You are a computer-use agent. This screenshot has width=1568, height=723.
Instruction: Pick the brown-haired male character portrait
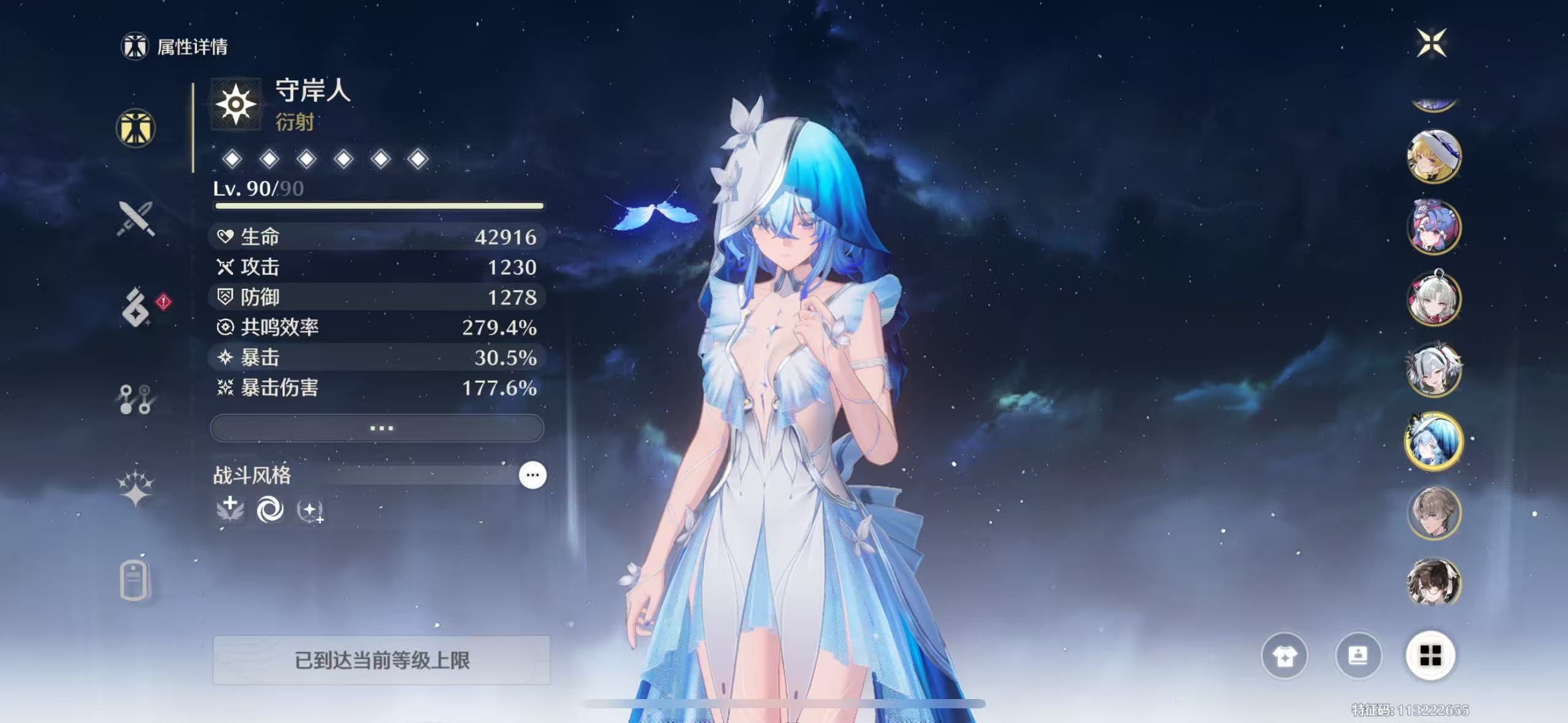click(x=1434, y=513)
